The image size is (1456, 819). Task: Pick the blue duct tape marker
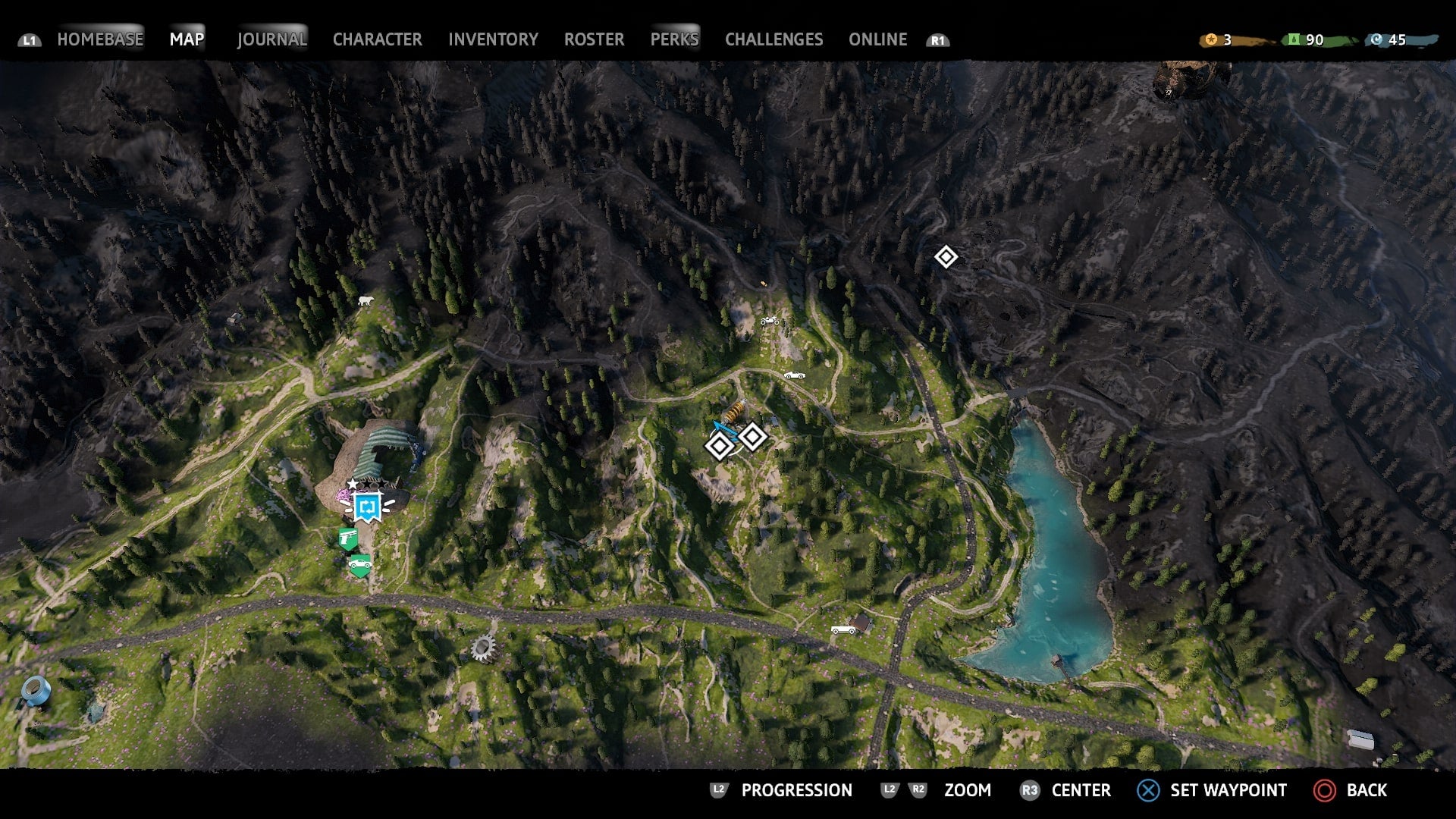pos(35,690)
